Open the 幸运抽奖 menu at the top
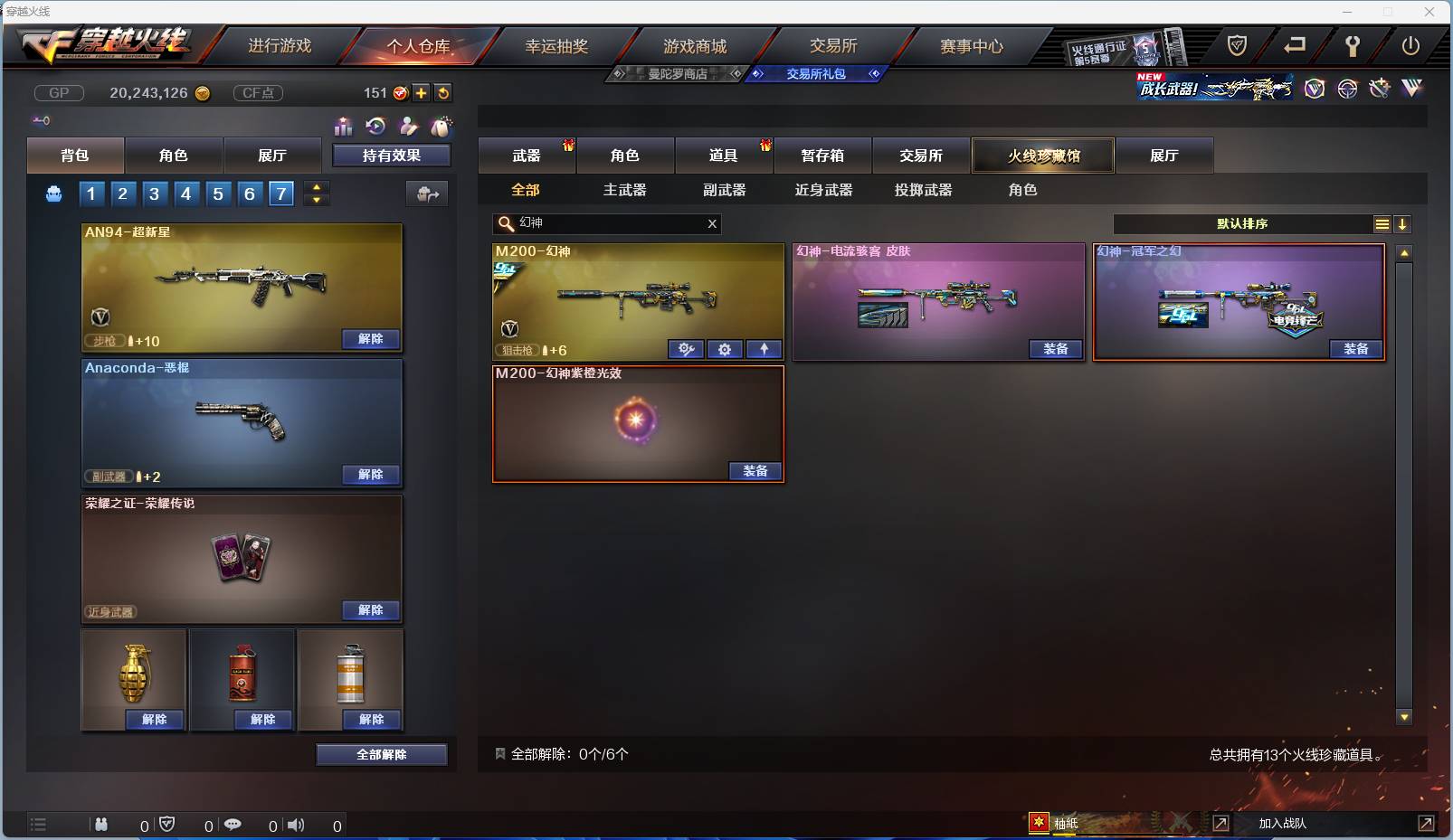The width and height of the screenshot is (1453, 840). [x=556, y=45]
